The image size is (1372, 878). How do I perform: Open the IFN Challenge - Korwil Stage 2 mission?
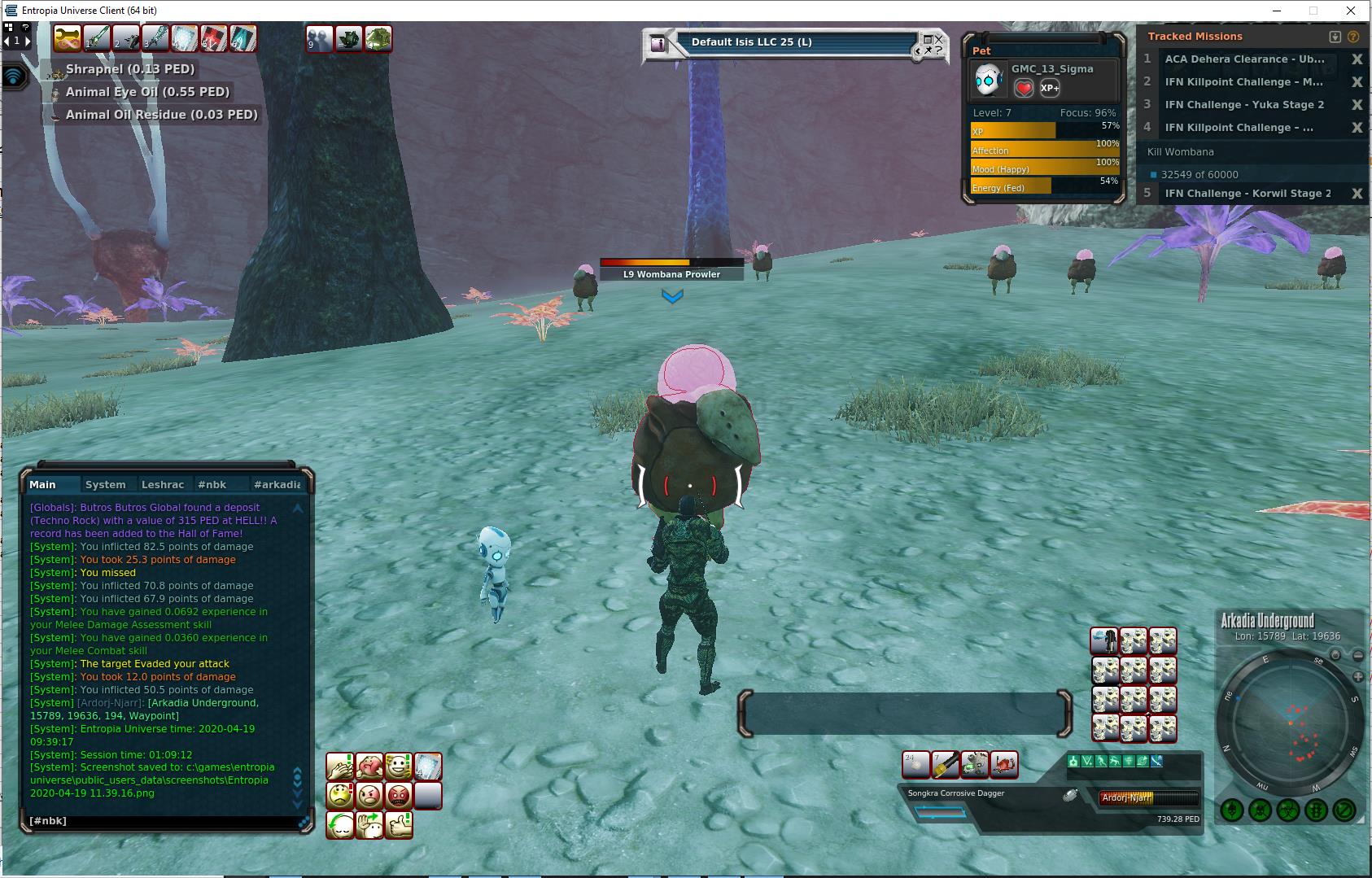coord(1247,193)
